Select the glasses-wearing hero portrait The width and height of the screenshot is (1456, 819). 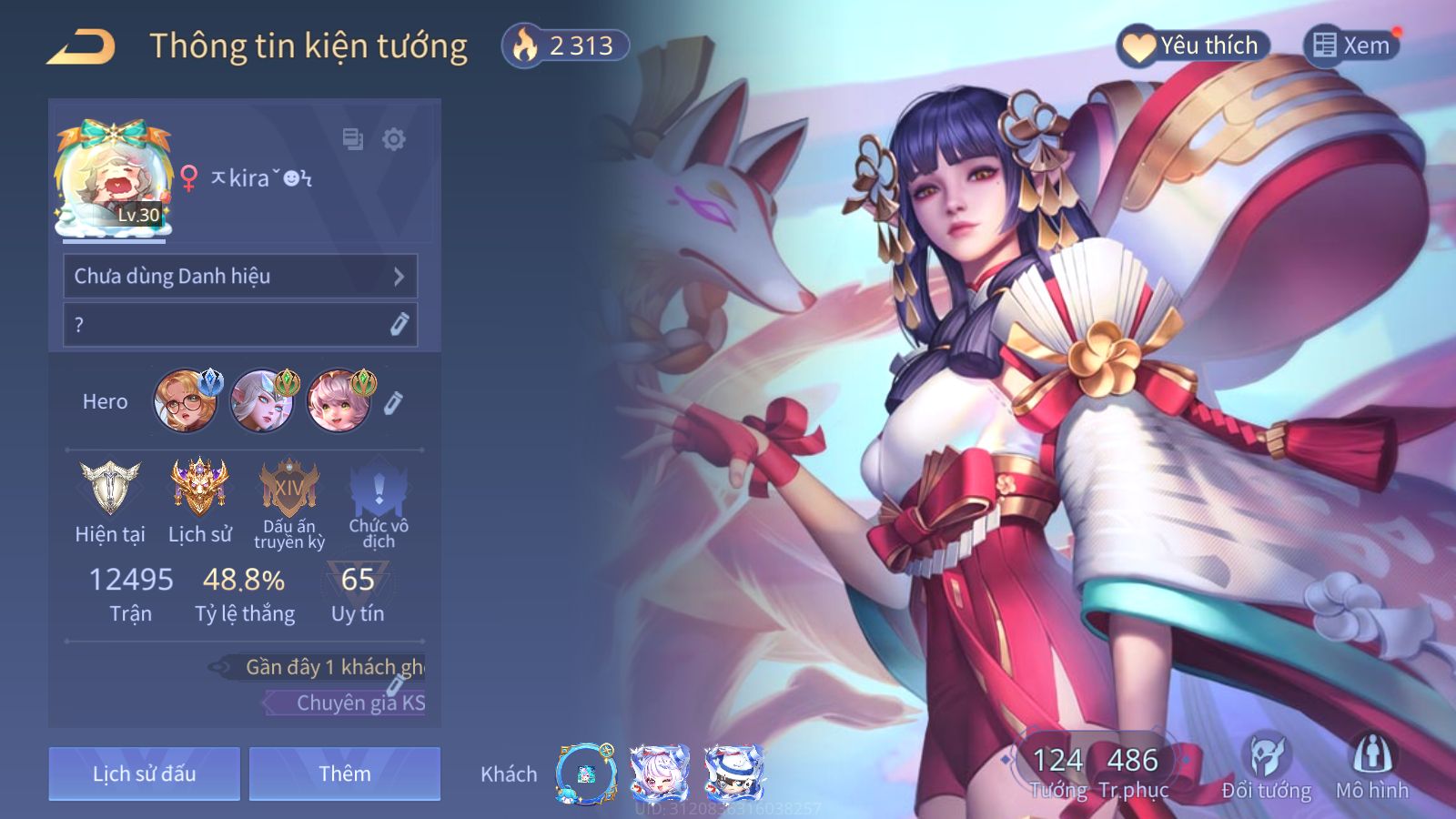(x=186, y=400)
